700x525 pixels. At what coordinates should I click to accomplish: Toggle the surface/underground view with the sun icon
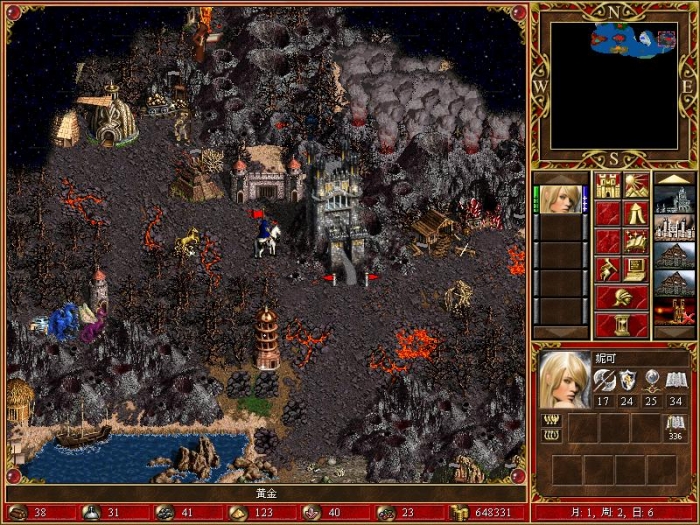click(636, 185)
